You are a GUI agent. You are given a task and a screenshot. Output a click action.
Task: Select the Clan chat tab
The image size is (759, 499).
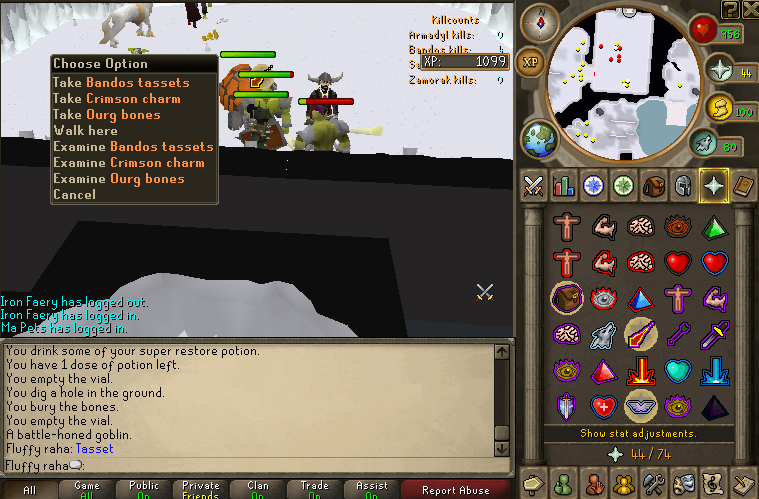[258, 490]
